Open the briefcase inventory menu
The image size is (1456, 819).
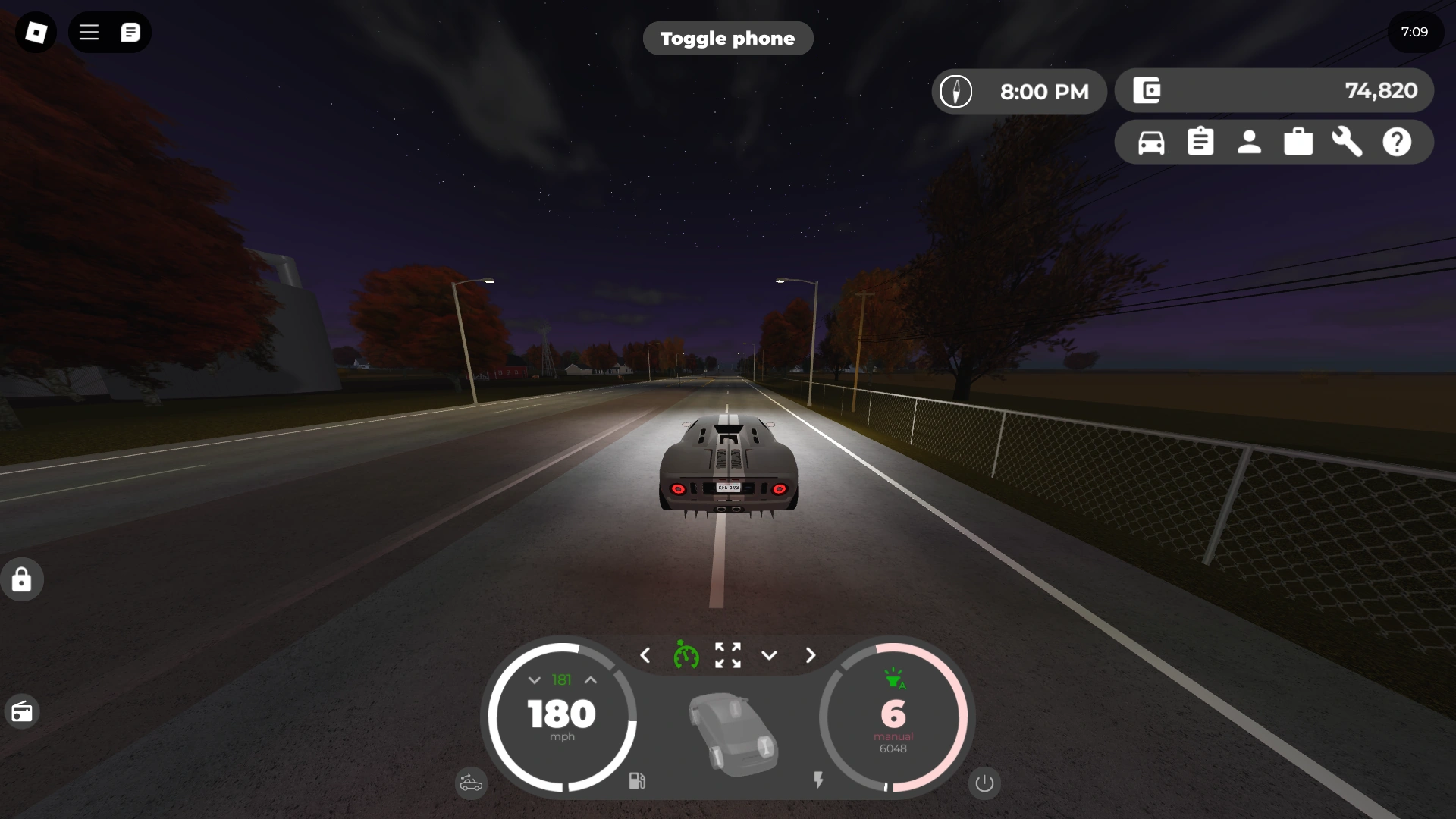tap(1298, 142)
